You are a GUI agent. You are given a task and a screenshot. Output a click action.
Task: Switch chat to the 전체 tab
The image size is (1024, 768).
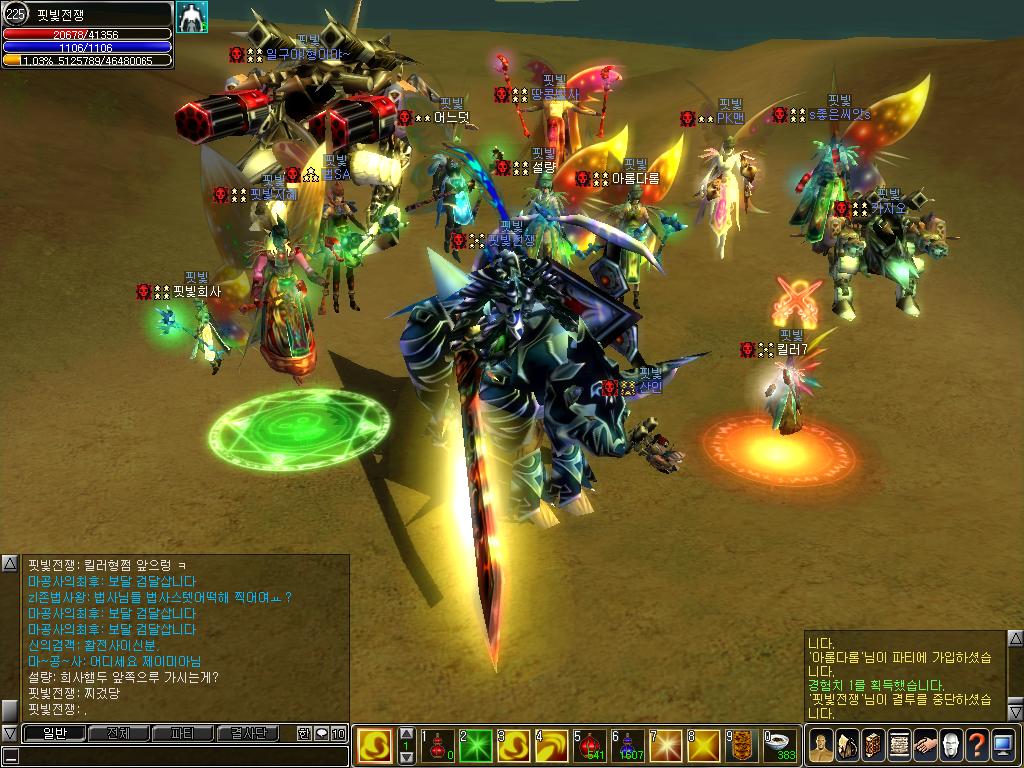(117, 733)
